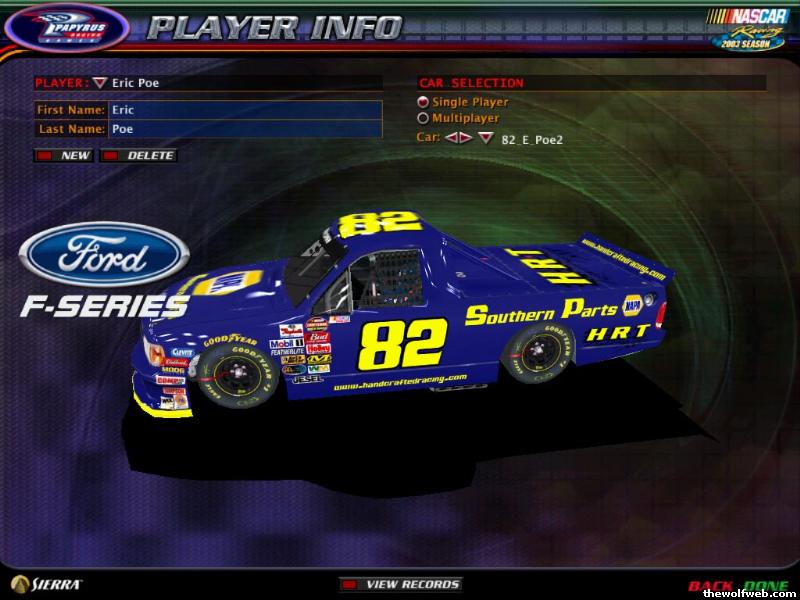
Task: Create a NEW player
Action: tap(65, 156)
